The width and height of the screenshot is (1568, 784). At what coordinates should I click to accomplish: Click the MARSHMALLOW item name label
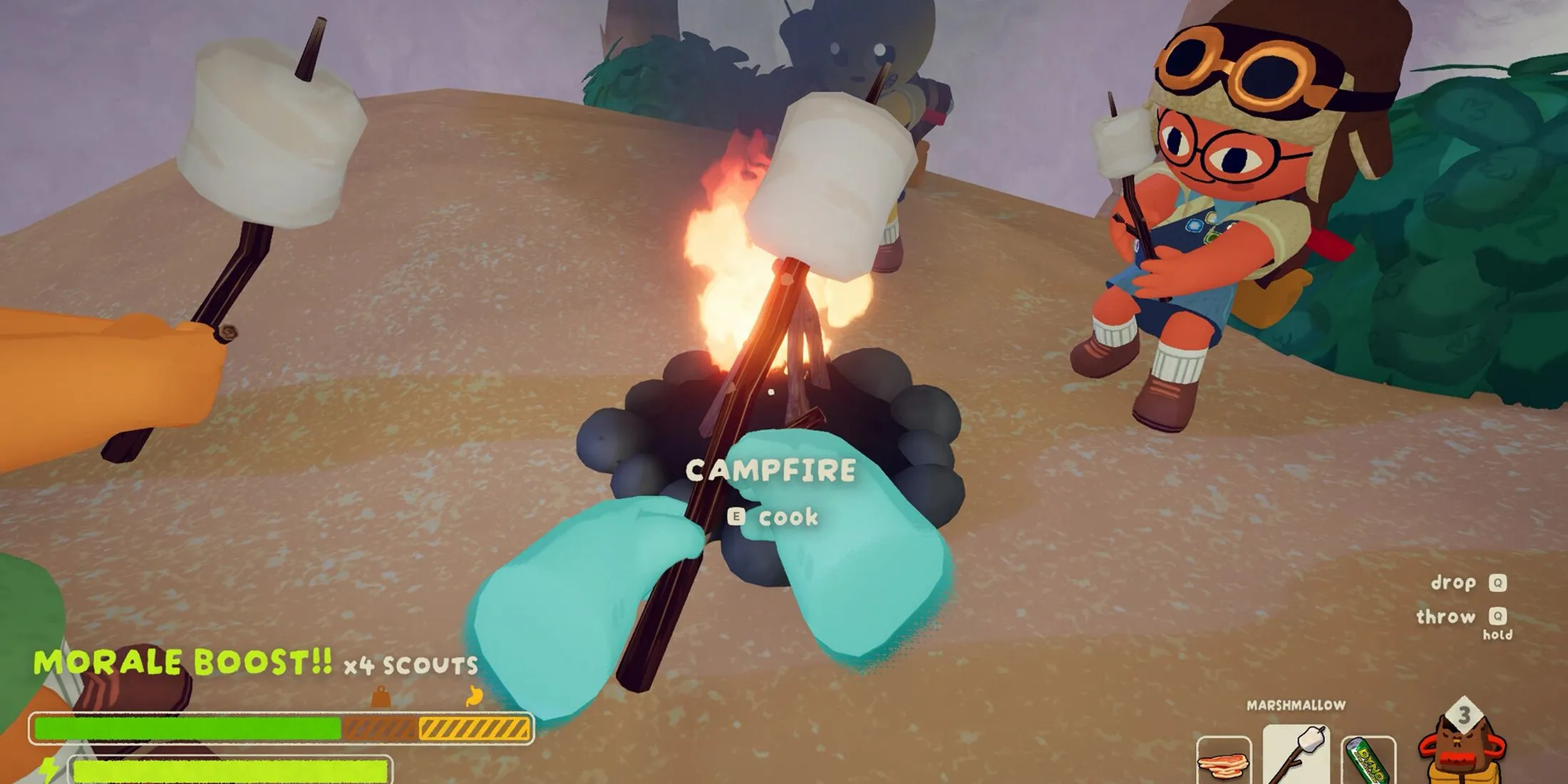coord(1296,704)
